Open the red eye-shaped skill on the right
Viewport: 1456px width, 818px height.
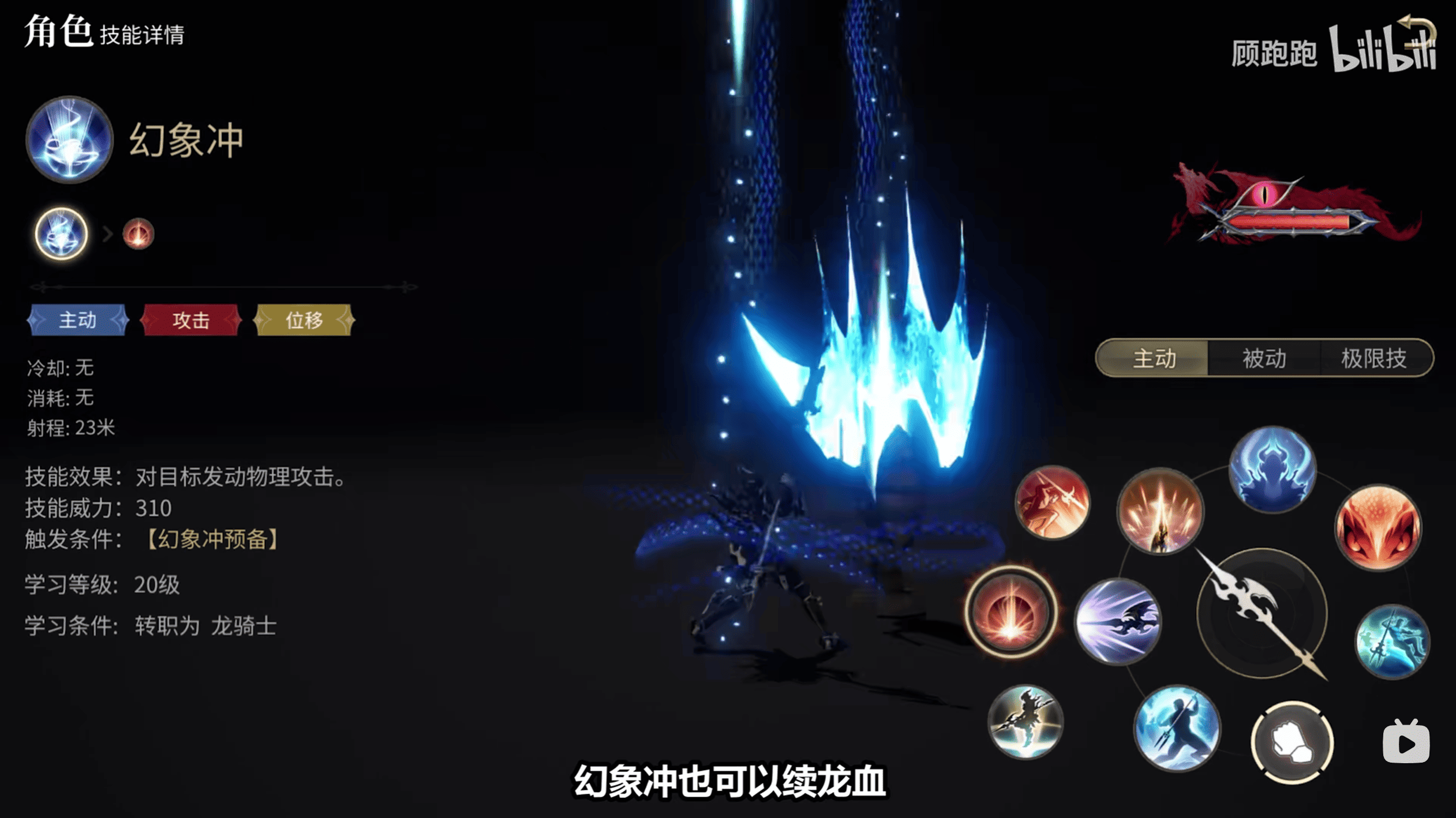1378,528
